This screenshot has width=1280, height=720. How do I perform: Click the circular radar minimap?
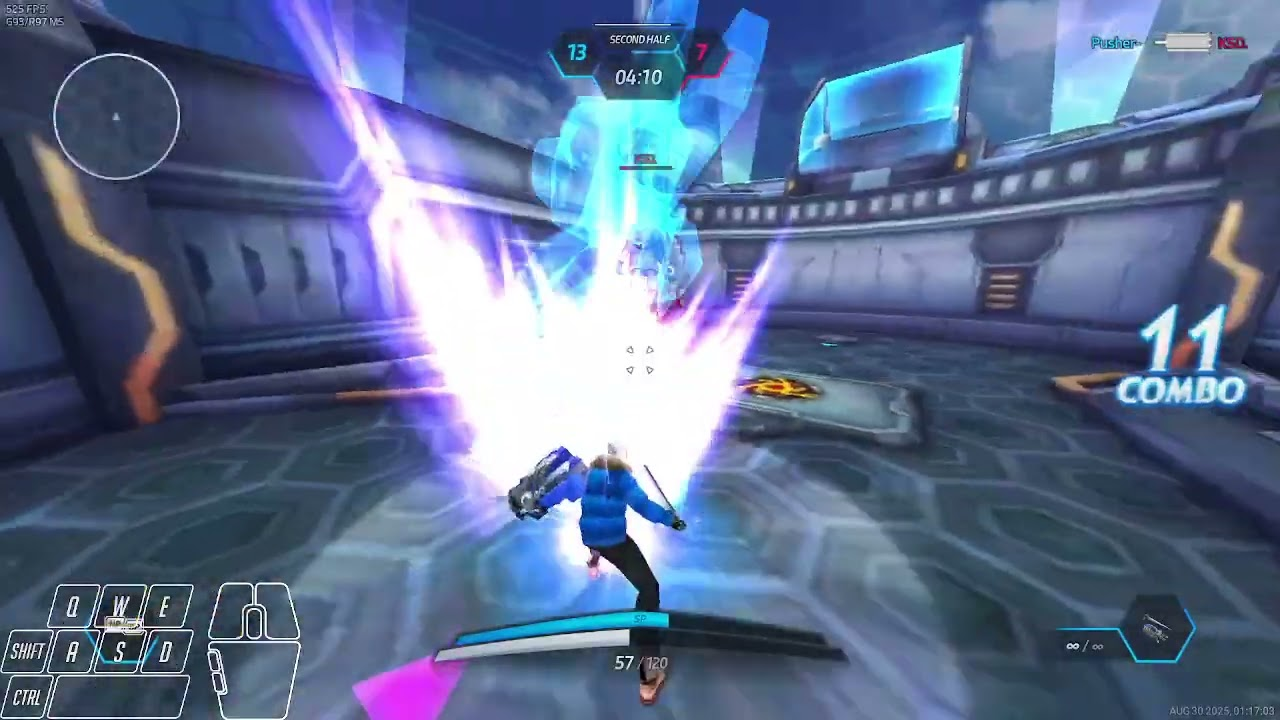coord(117,117)
